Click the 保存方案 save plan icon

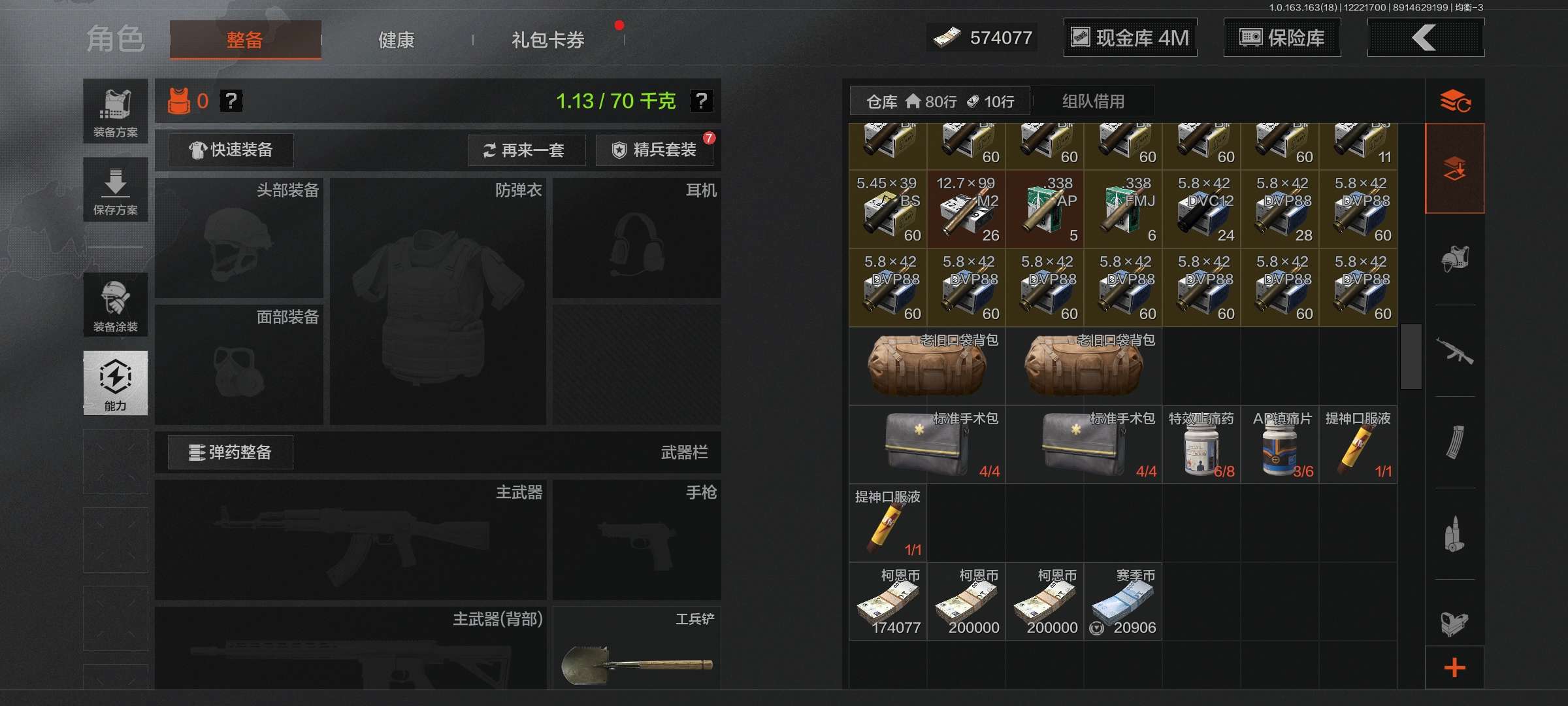pyautogui.click(x=116, y=190)
